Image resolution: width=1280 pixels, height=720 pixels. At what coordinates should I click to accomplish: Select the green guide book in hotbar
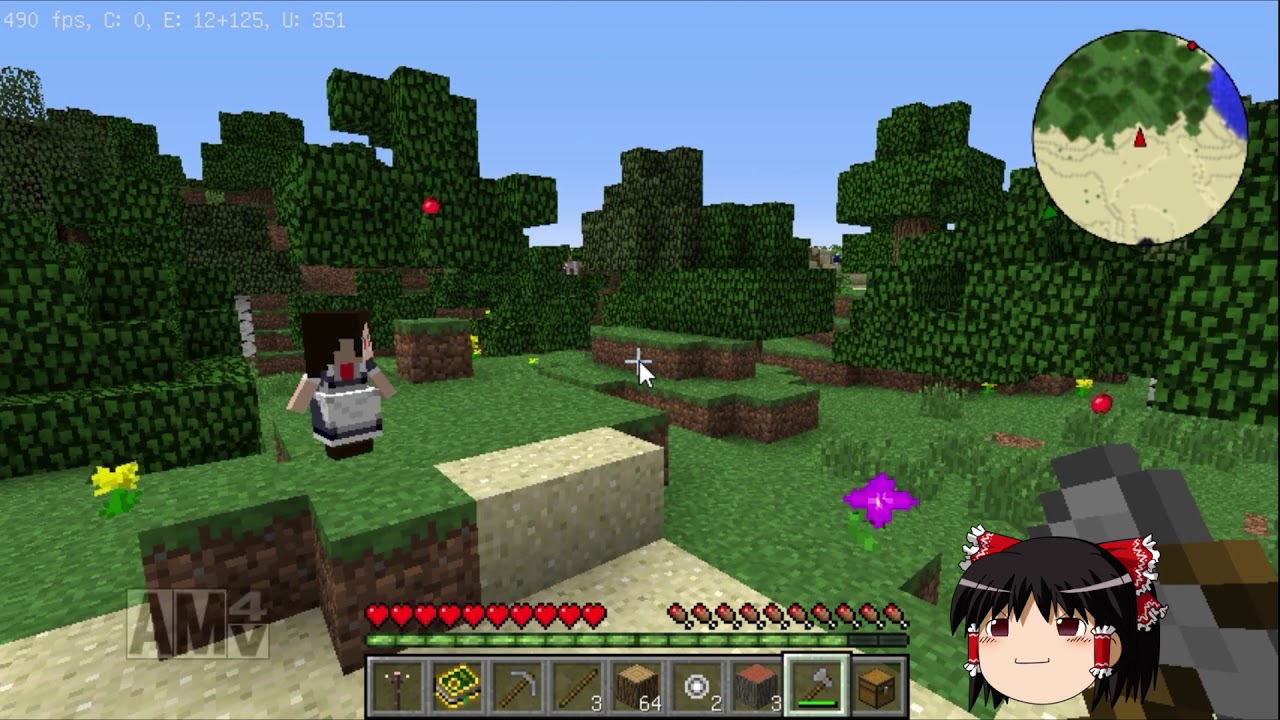[455, 685]
